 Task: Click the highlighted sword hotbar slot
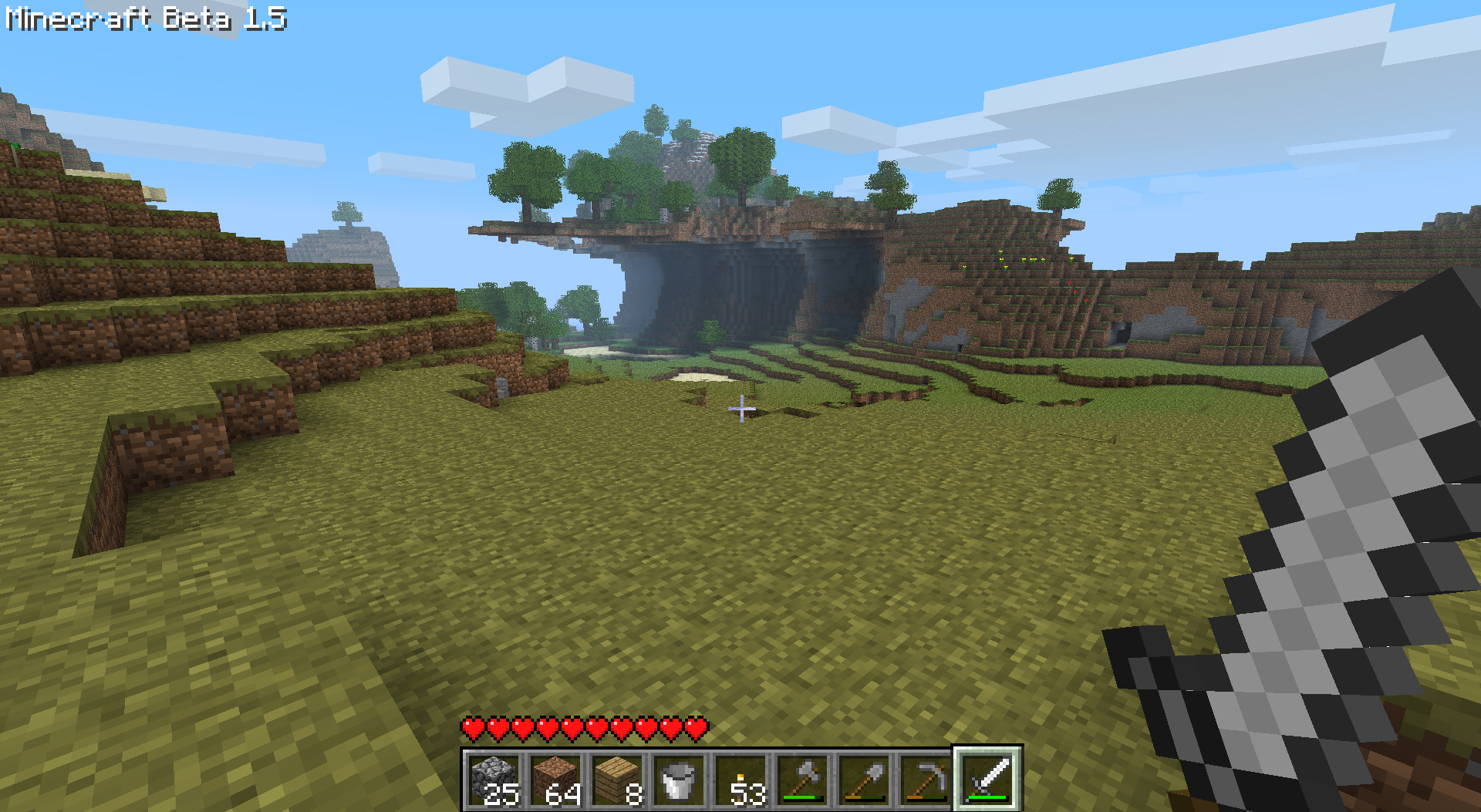click(x=988, y=779)
